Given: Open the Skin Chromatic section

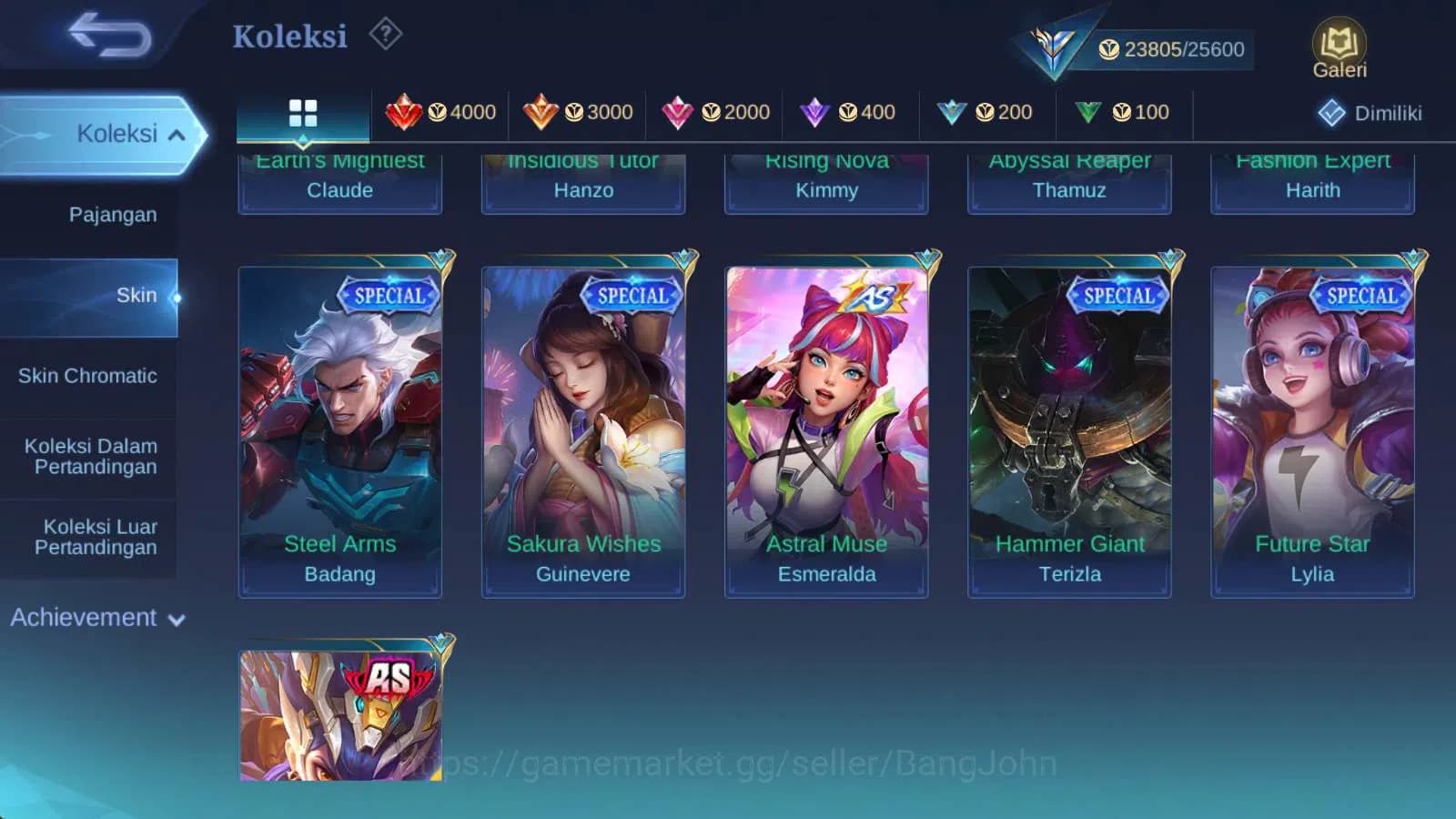Looking at the screenshot, I should pos(88,376).
